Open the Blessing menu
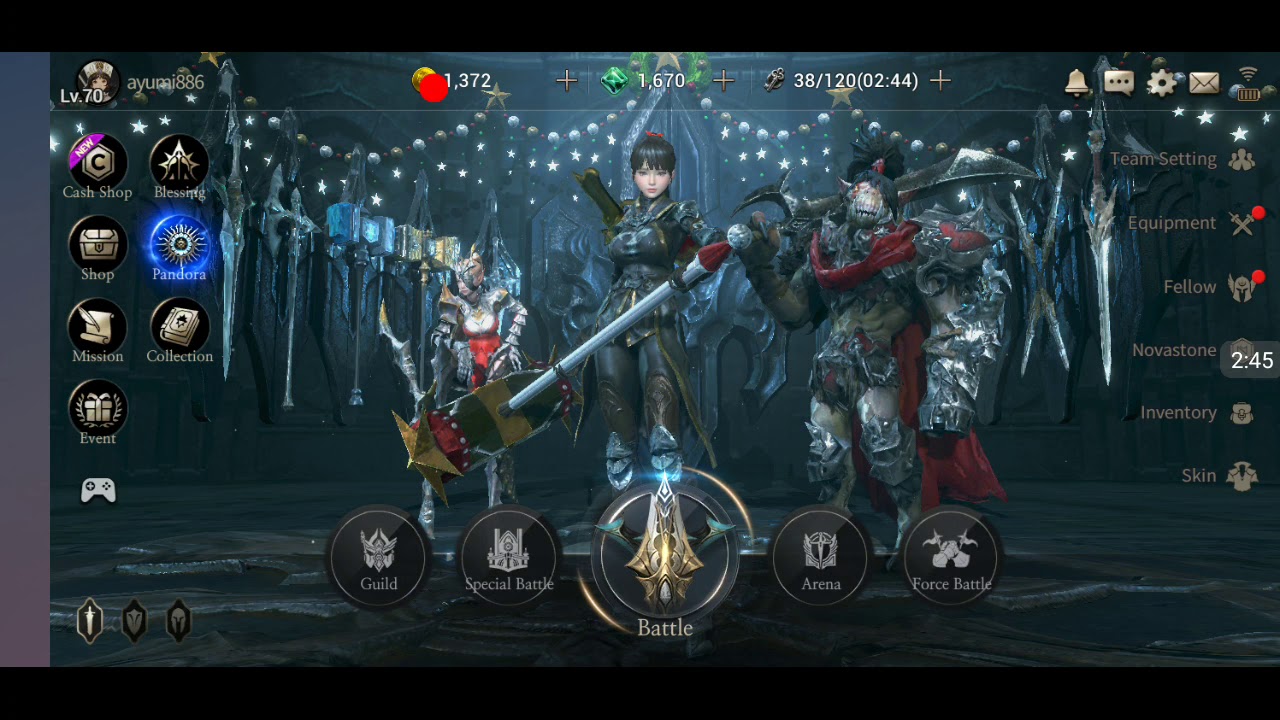This screenshot has height=720, width=1280. click(179, 165)
